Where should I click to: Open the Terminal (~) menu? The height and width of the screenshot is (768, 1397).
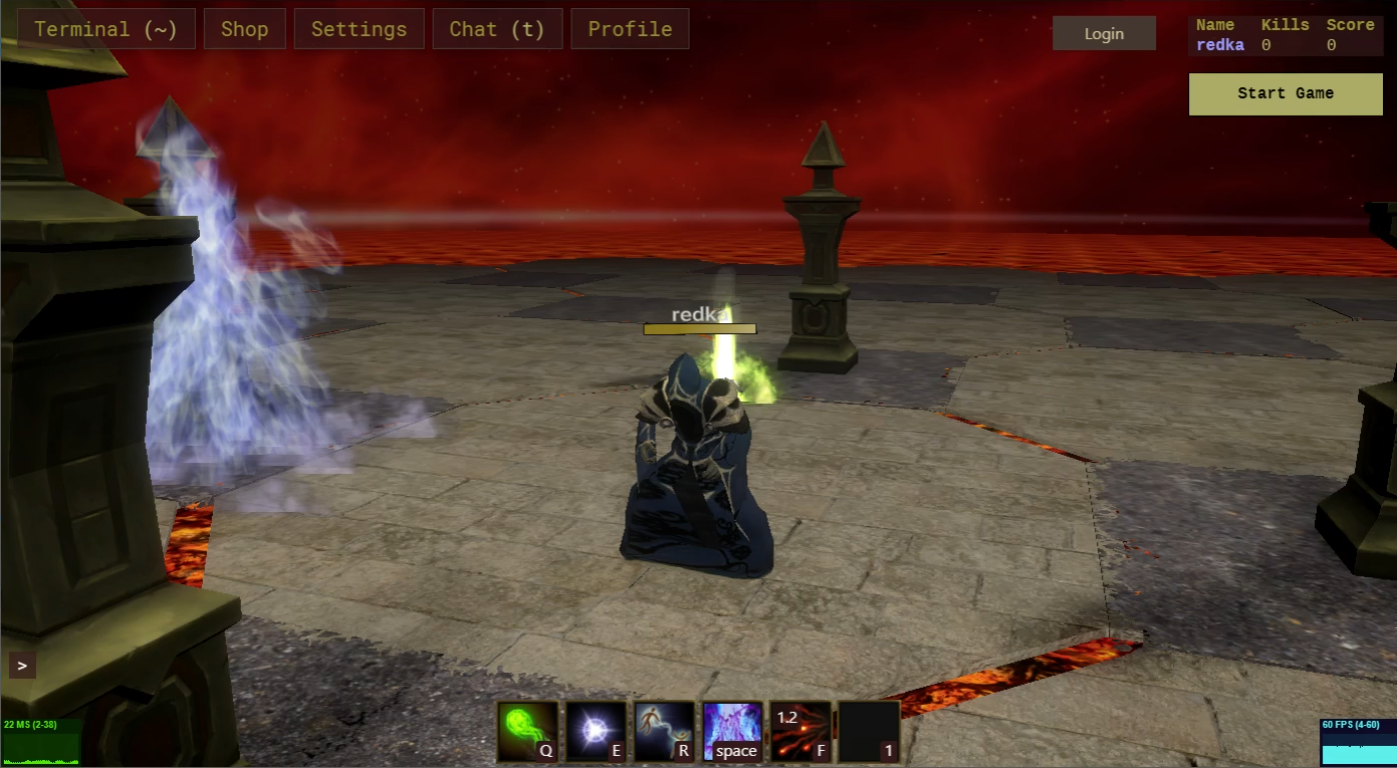105,28
